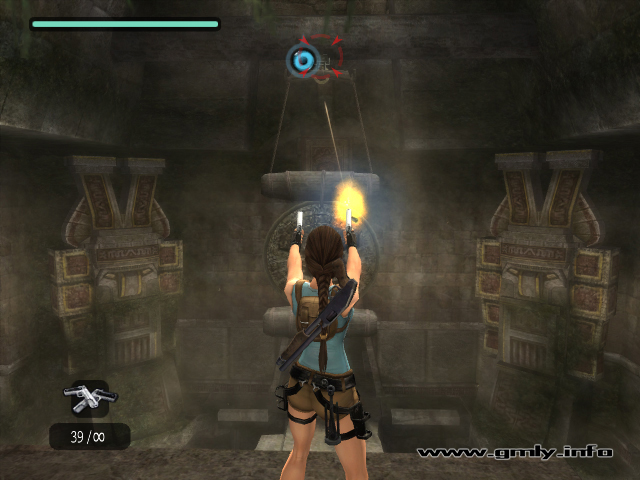
Task: Click the red lock-on target reticle
Action: 322,59
